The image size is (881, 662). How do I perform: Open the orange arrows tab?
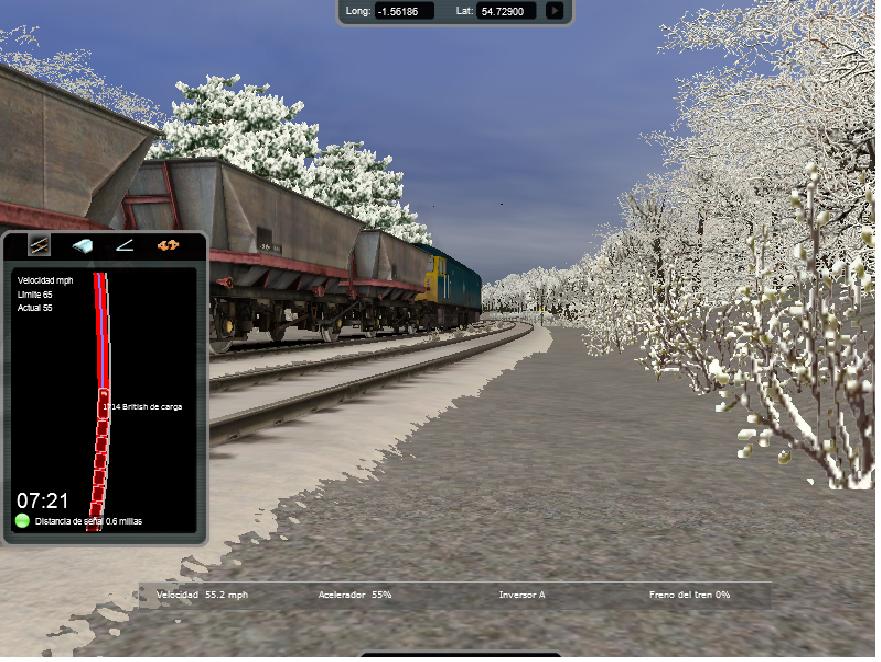coord(168,246)
